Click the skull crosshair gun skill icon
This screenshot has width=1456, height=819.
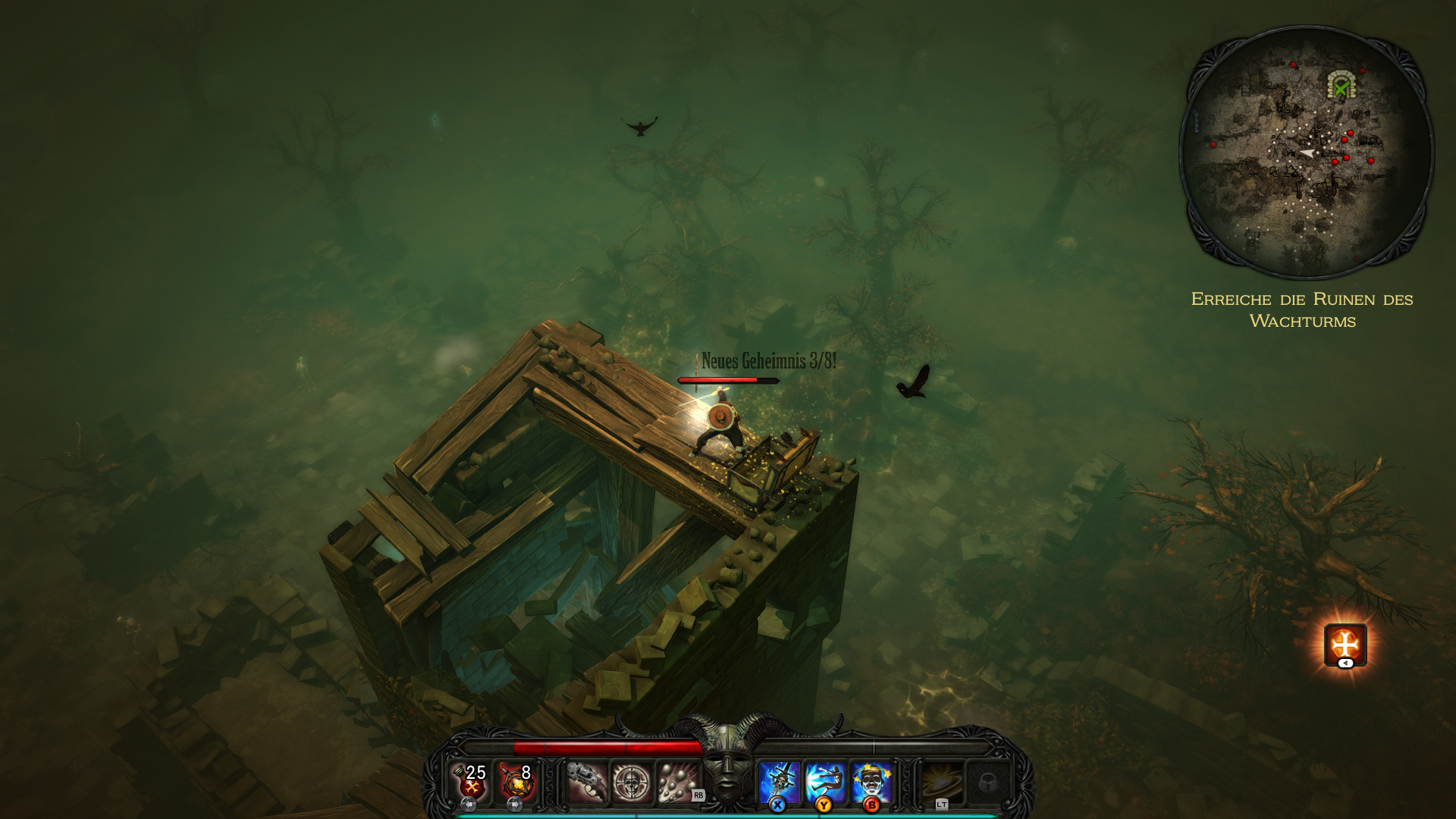(632, 780)
